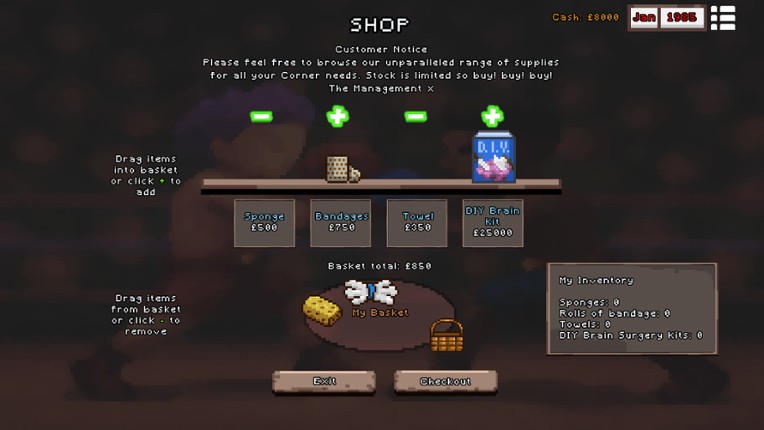The image size is (764, 430).
Task: Click the wicker basket icon
Action: [446, 335]
